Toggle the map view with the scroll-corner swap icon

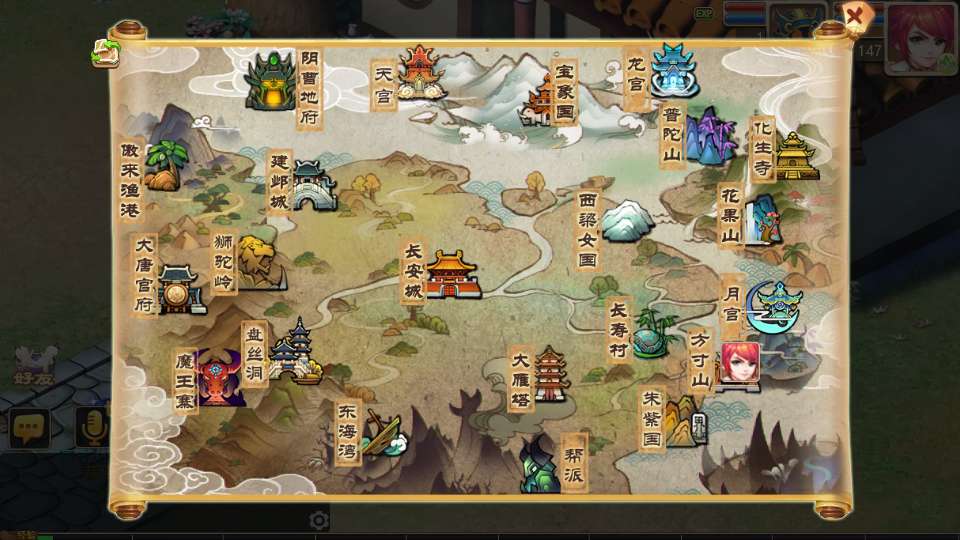tap(105, 53)
